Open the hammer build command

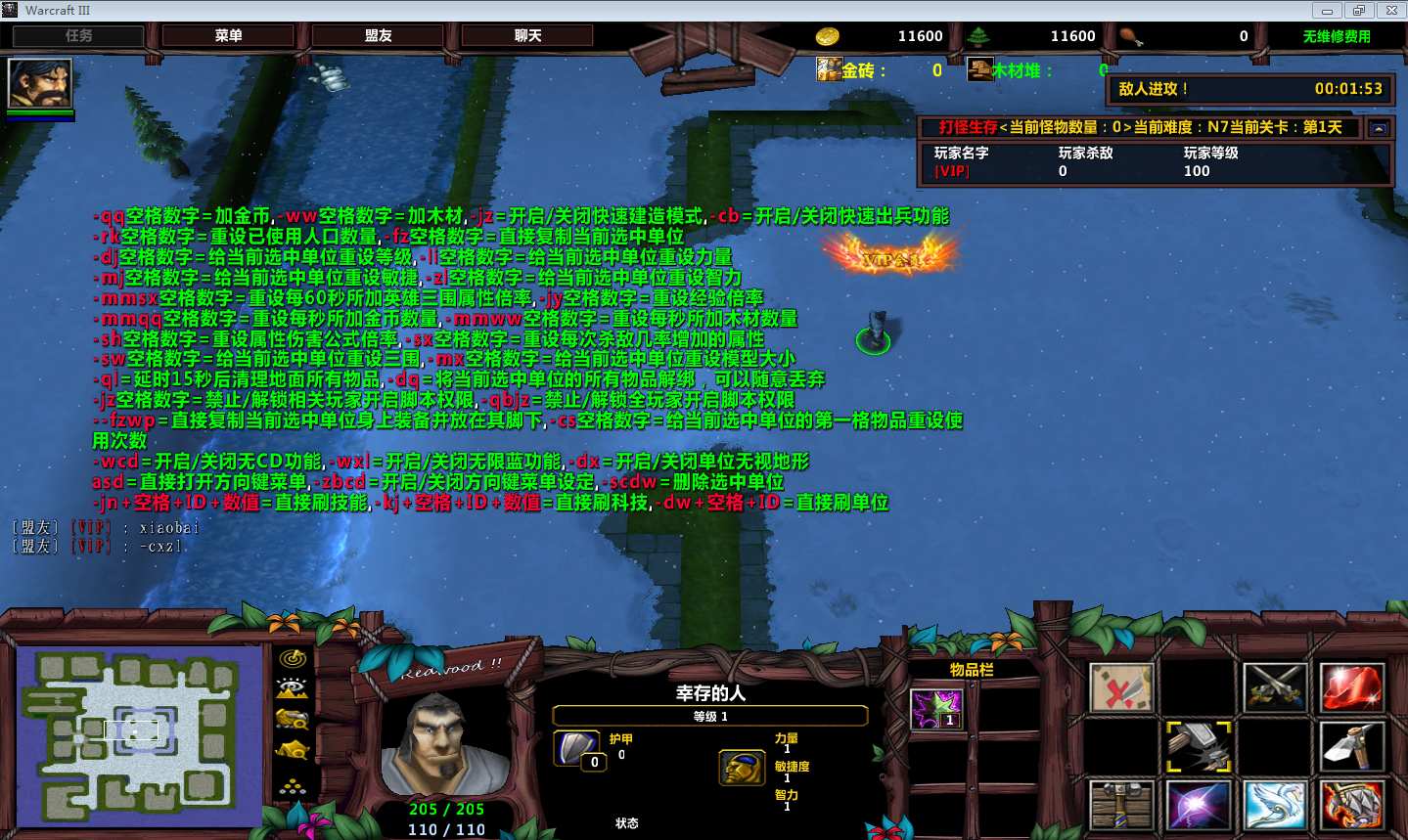[x=1198, y=746]
